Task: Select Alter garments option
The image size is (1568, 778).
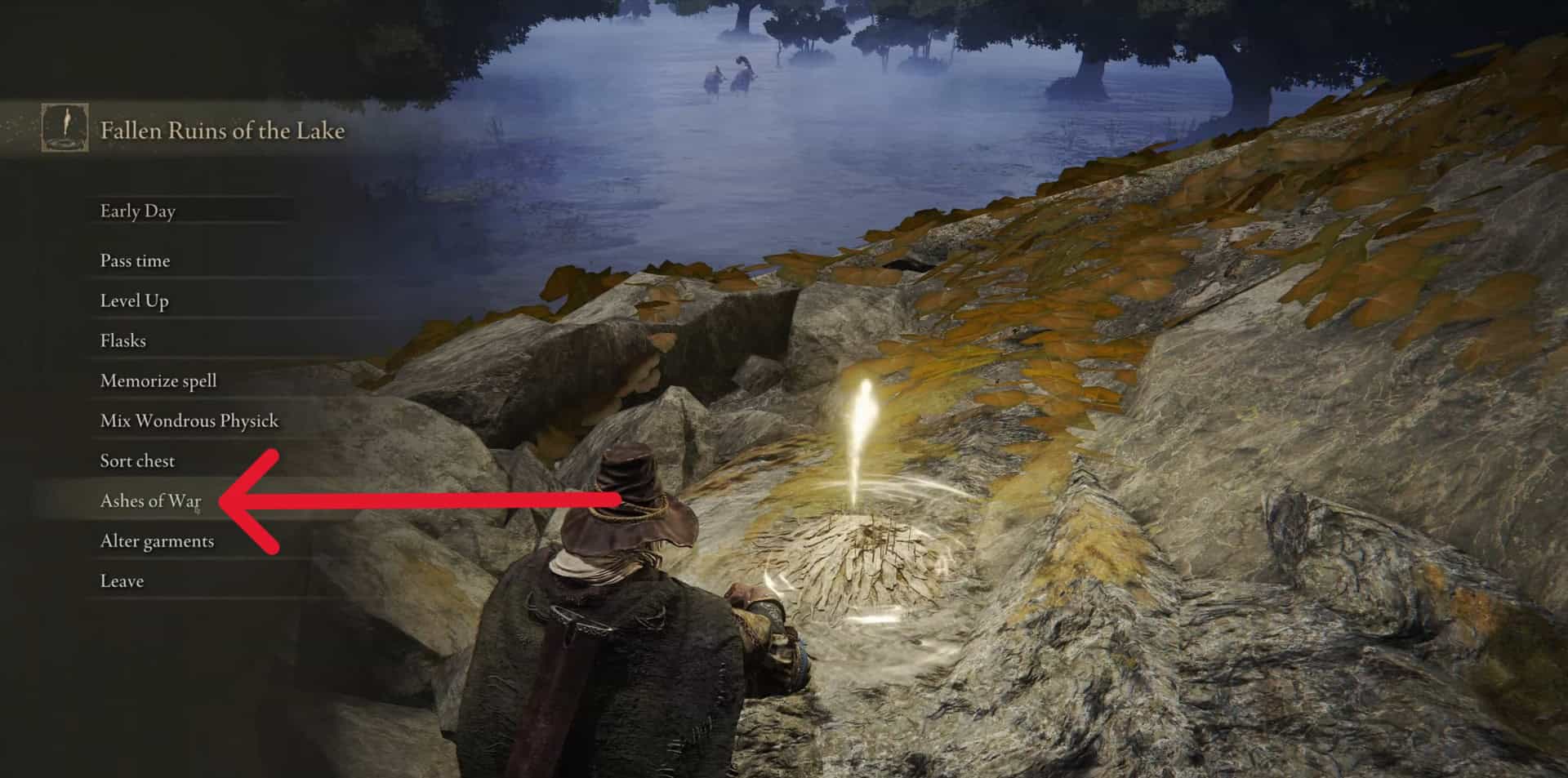Action: click(x=157, y=540)
